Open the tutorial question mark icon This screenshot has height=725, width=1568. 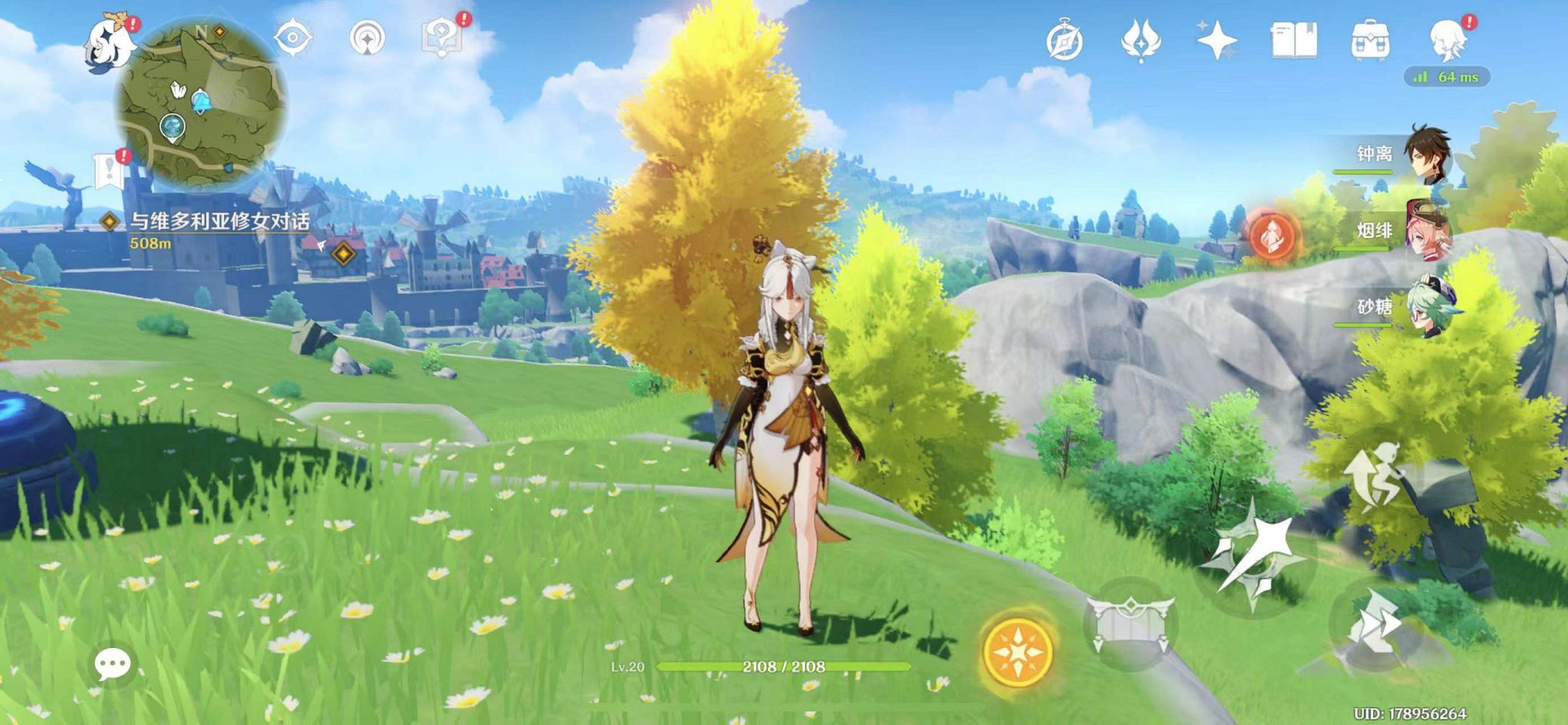click(442, 38)
